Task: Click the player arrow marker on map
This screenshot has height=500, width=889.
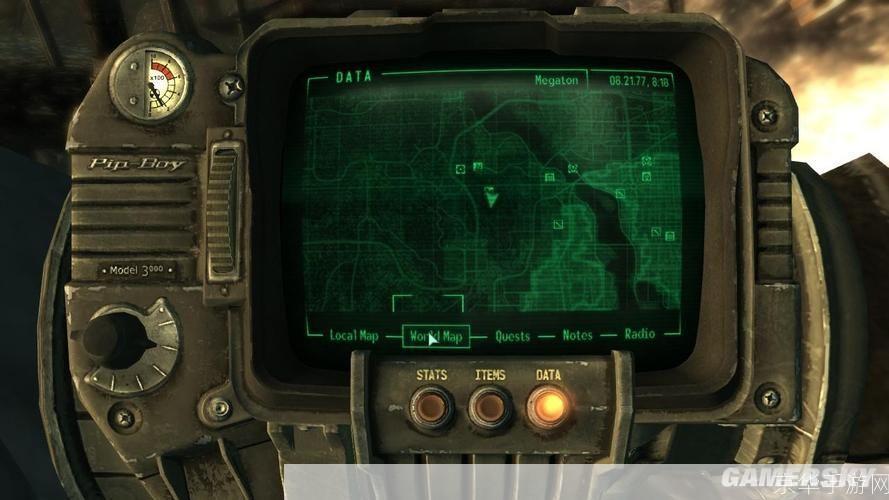Action: pyautogui.click(x=490, y=197)
